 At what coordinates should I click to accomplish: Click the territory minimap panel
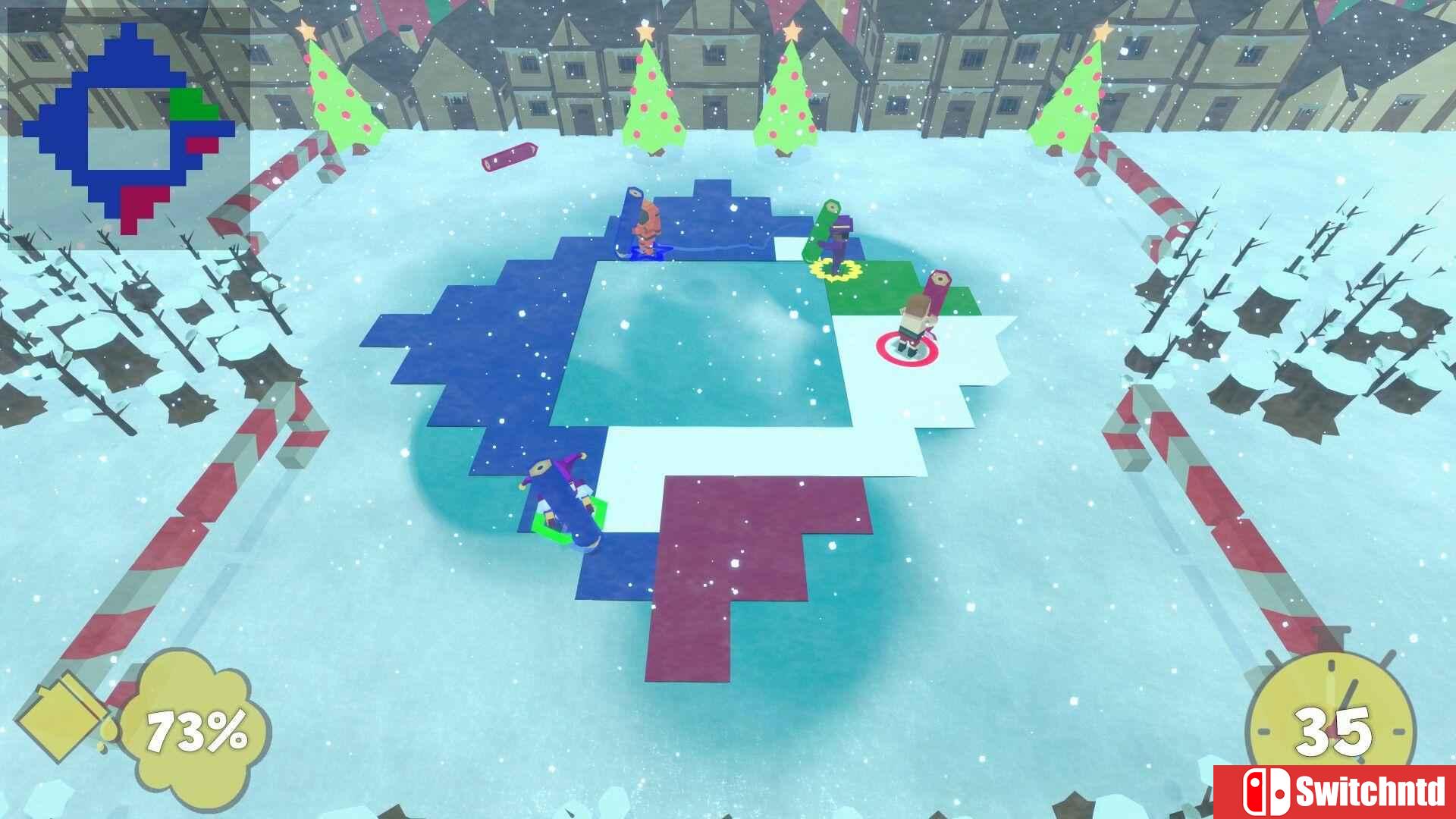129,128
